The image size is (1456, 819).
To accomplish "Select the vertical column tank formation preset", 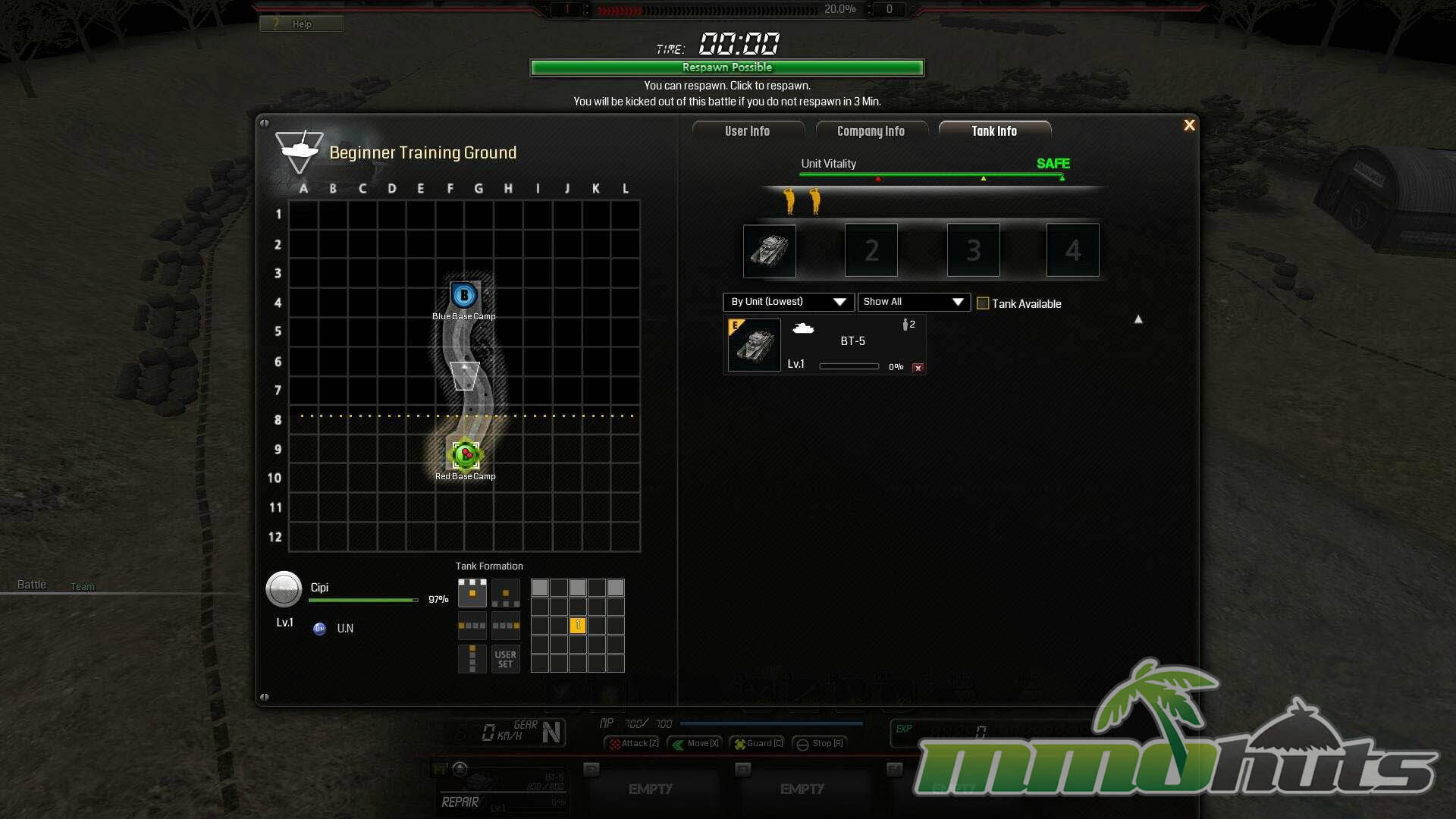I will [472, 659].
